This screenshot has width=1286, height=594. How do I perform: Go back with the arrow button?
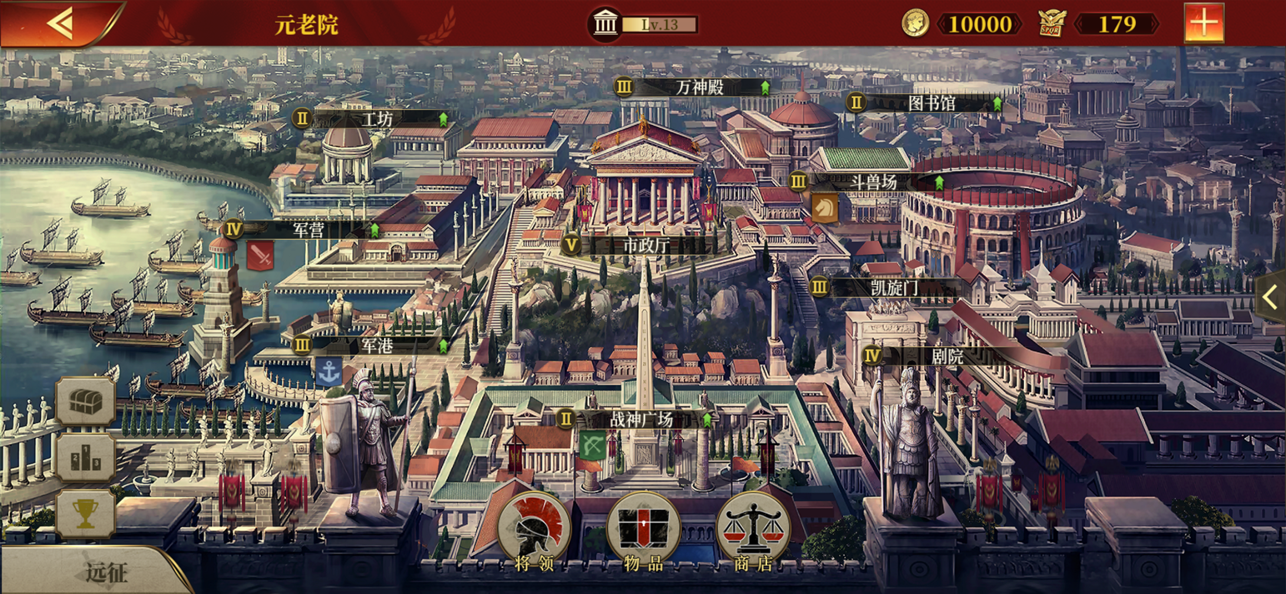(x=60, y=23)
